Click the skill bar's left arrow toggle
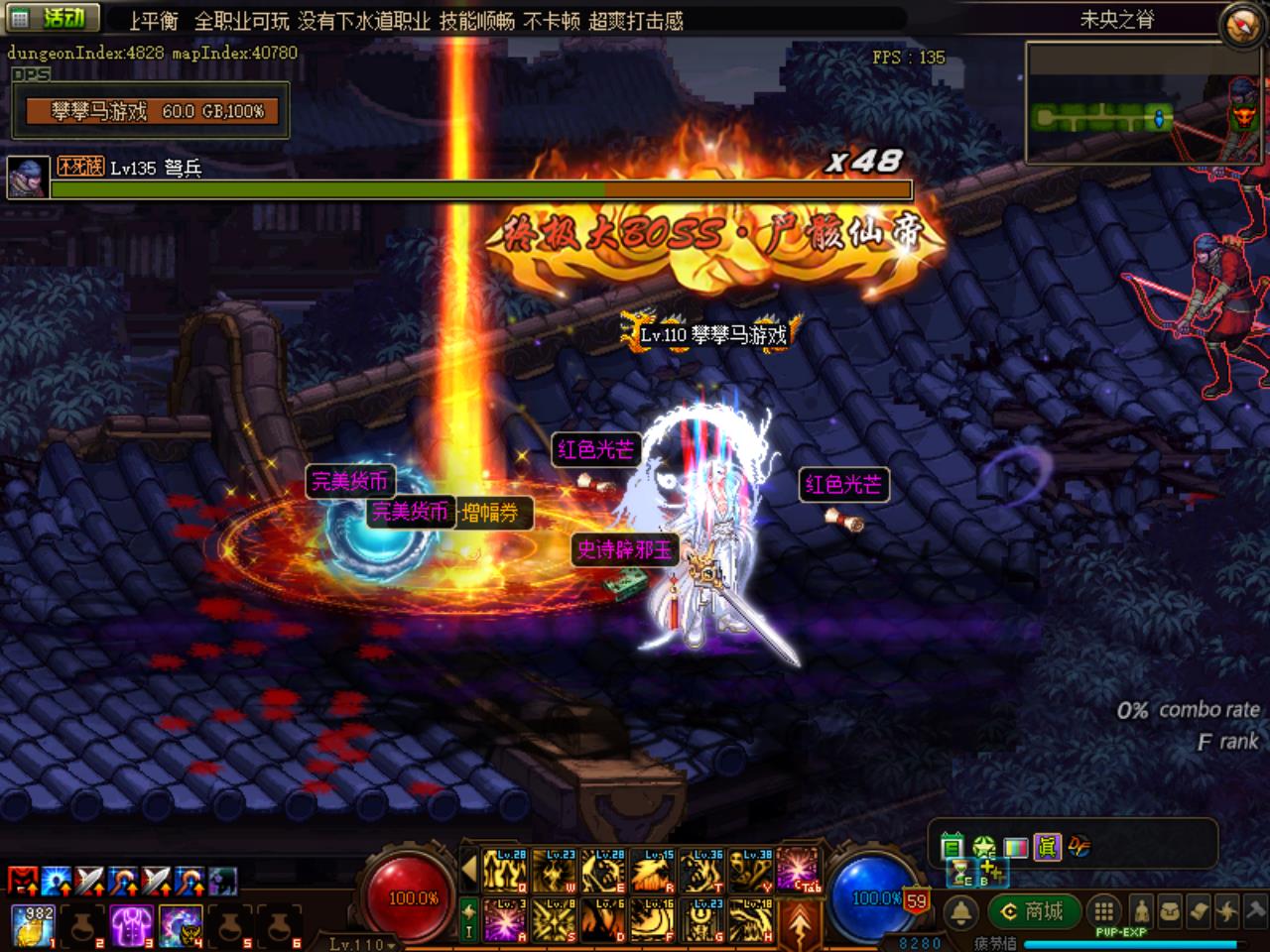1270x952 pixels. pos(470,870)
